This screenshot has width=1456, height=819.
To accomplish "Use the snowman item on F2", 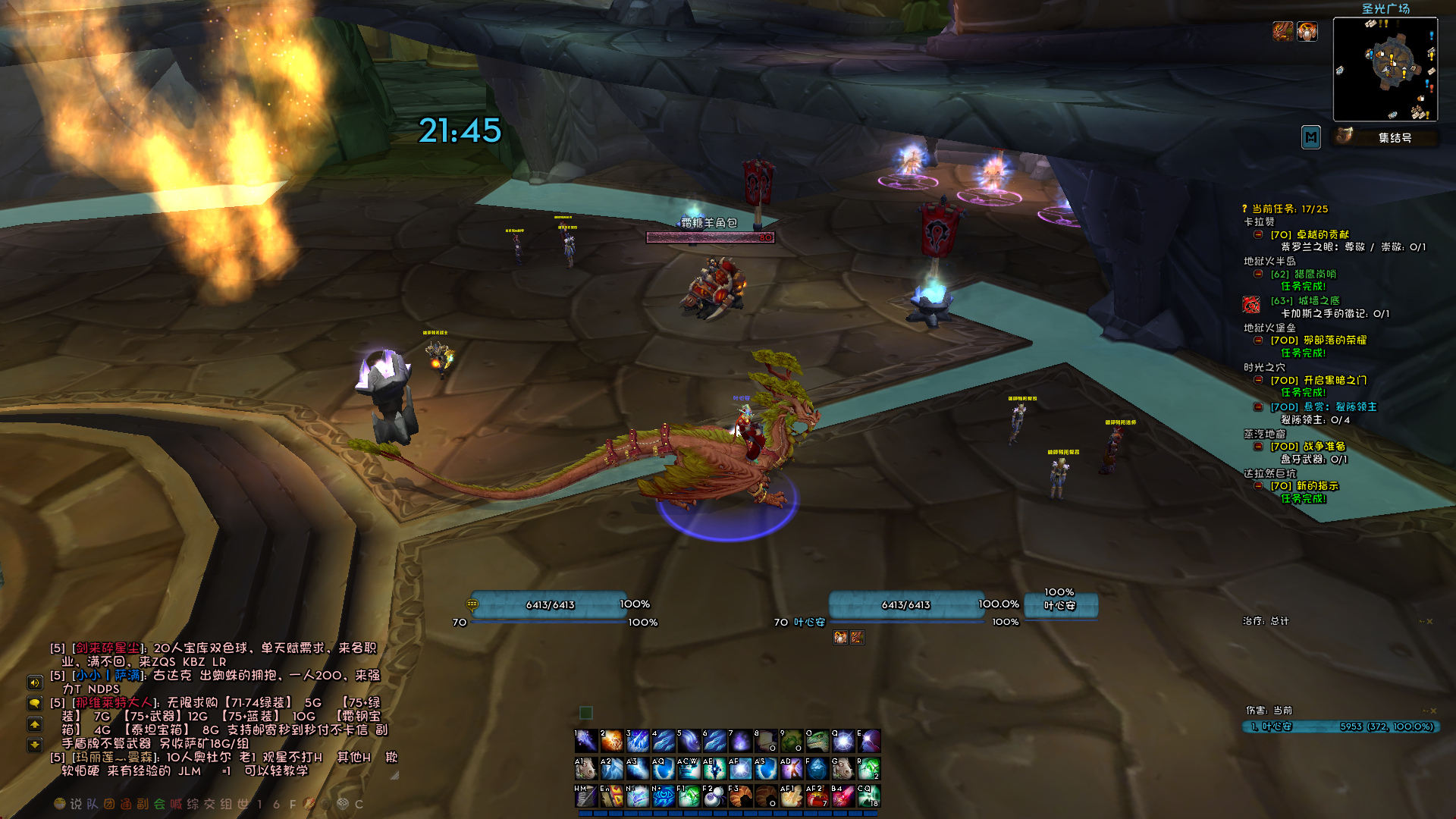I will [714, 796].
